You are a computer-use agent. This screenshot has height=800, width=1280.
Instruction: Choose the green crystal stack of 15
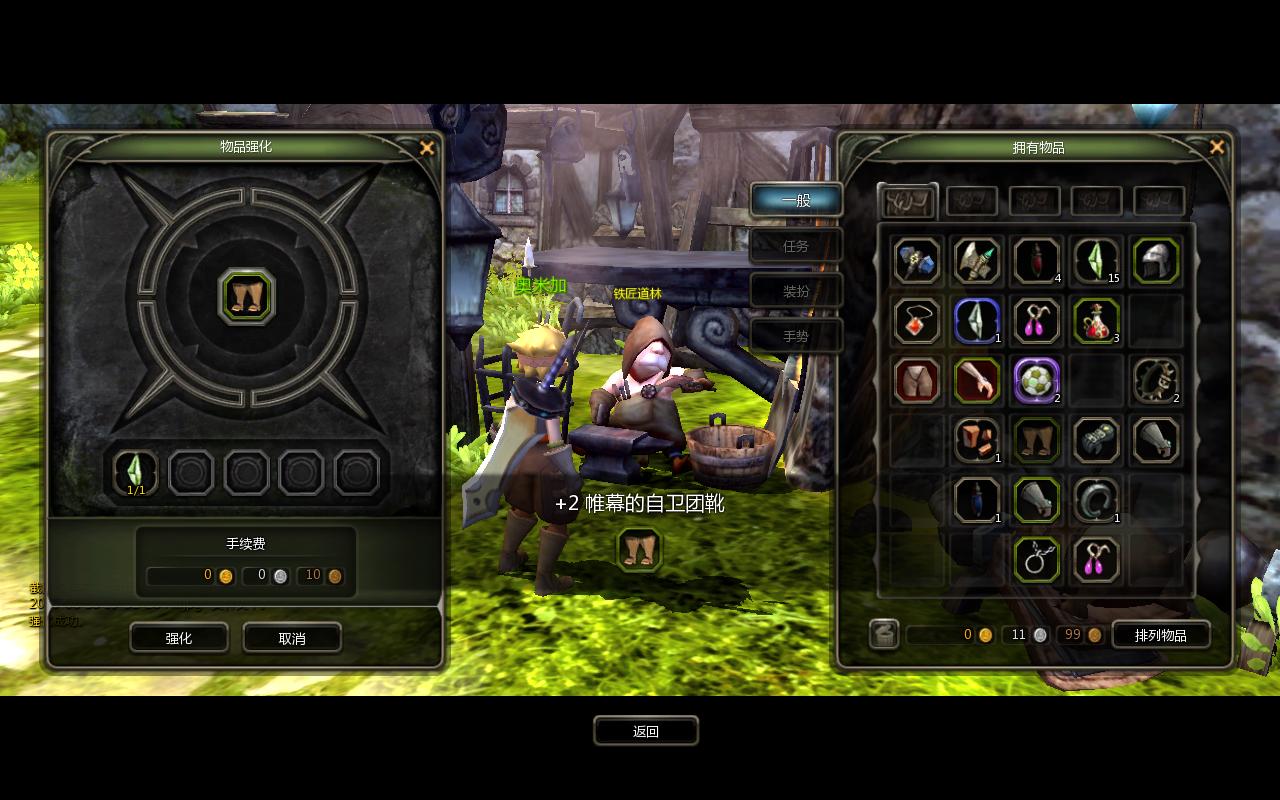pos(1096,261)
